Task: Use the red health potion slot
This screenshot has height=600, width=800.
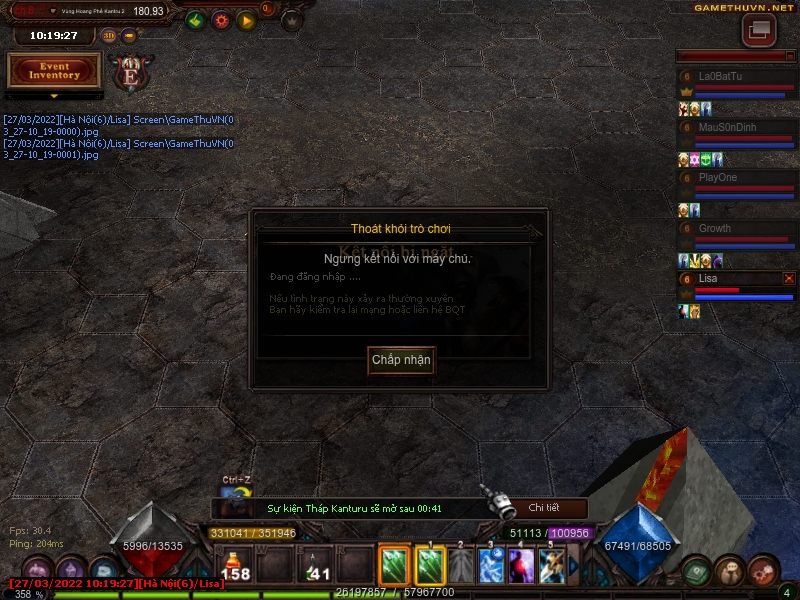Action: (x=236, y=566)
